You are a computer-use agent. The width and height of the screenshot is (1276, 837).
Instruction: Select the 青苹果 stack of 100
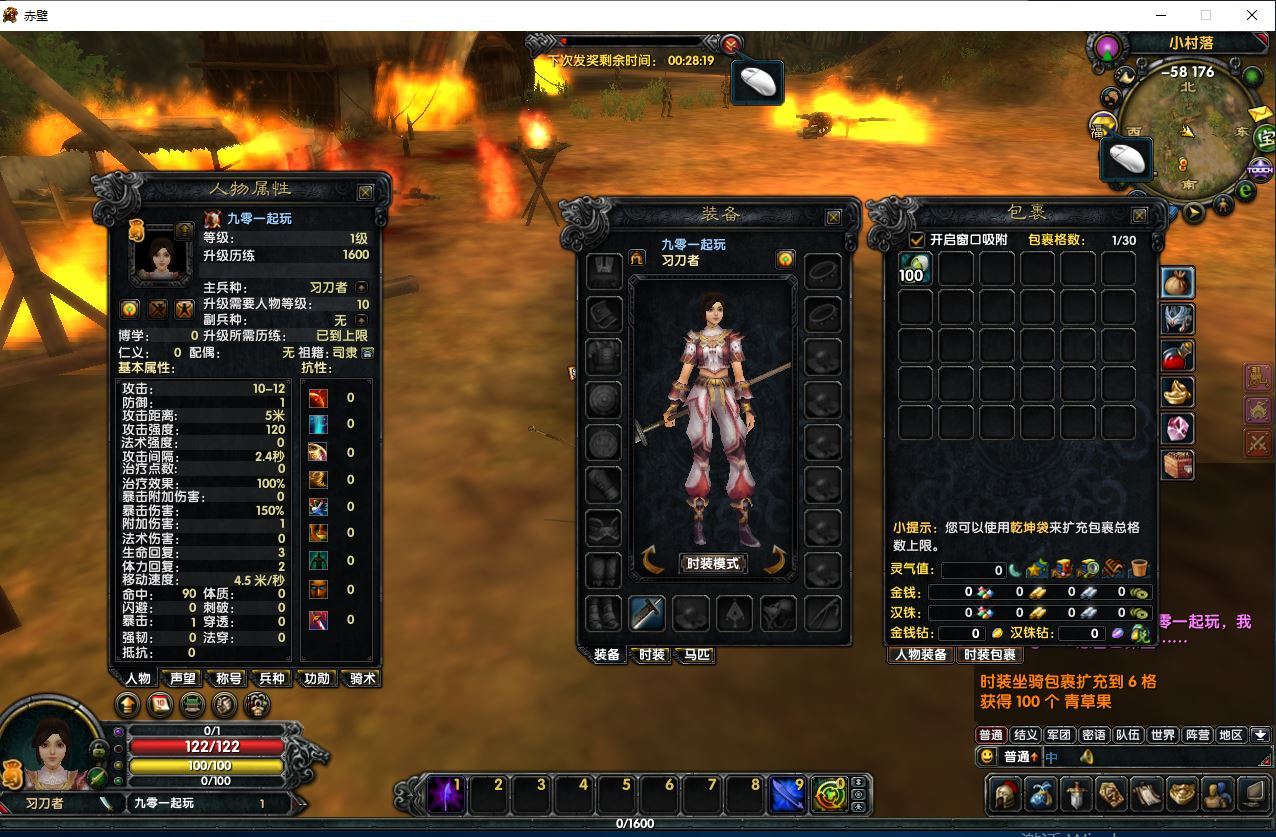(x=915, y=268)
